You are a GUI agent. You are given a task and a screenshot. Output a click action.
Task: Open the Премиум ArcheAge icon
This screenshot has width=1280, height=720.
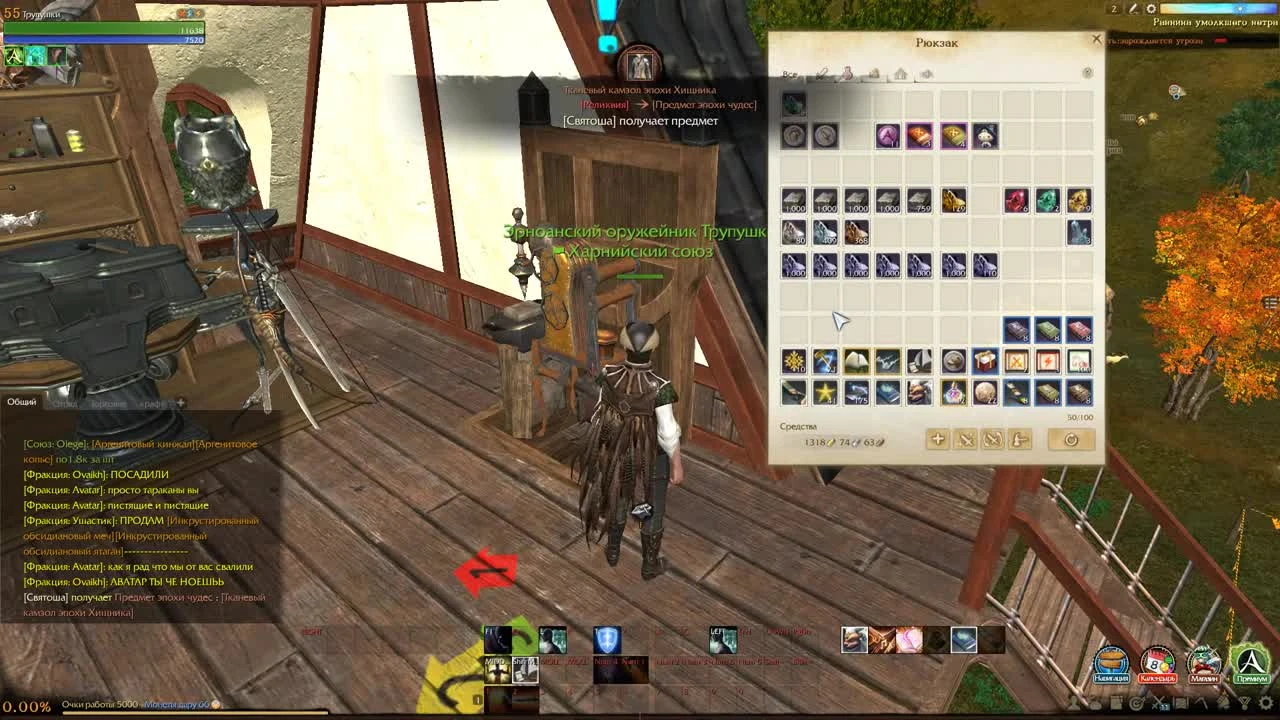1250,663
